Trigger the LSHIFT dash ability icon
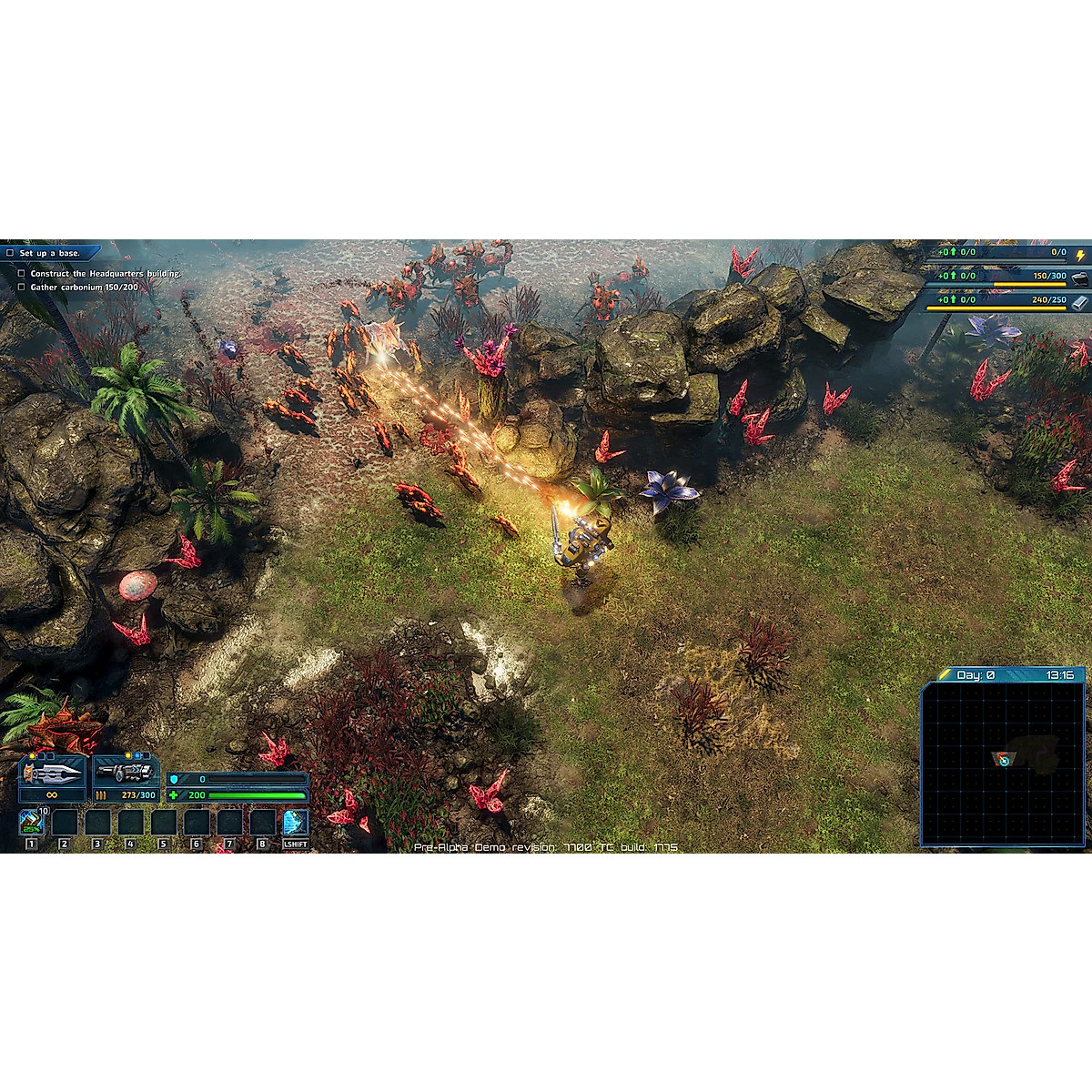This screenshot has height=1092, width=1092. [x=296, y=823]
